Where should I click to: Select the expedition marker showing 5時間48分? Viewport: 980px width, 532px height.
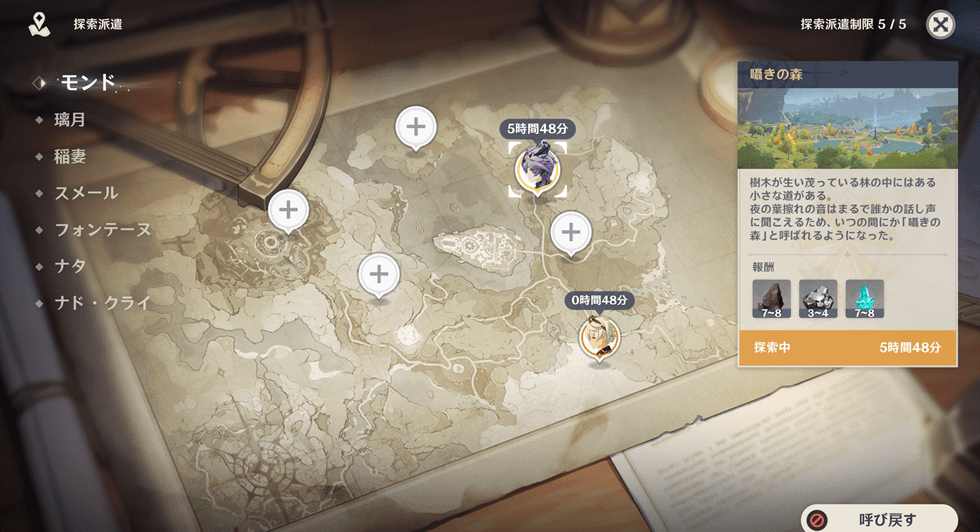(538, 169)
